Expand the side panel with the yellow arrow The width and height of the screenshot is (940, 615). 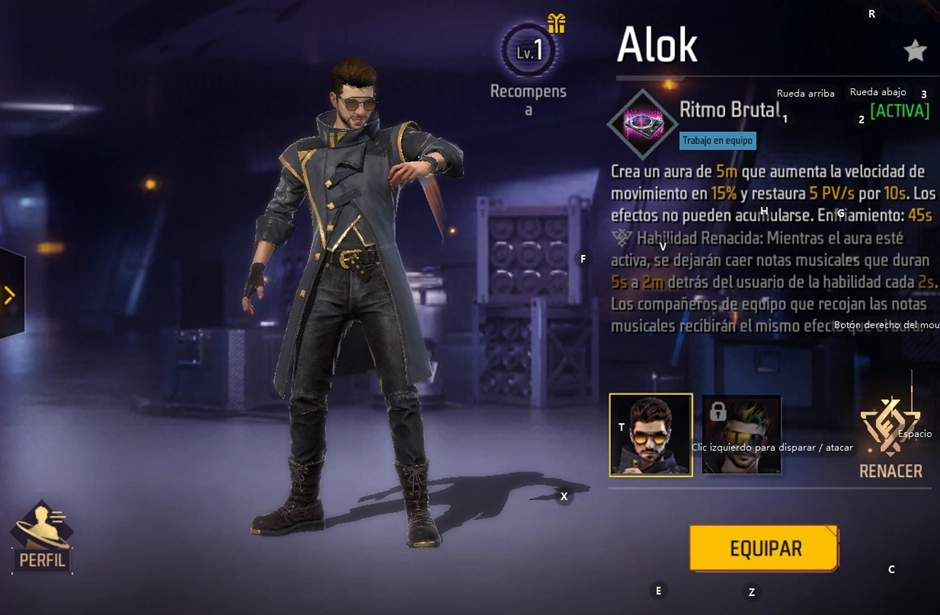(10, 295)
